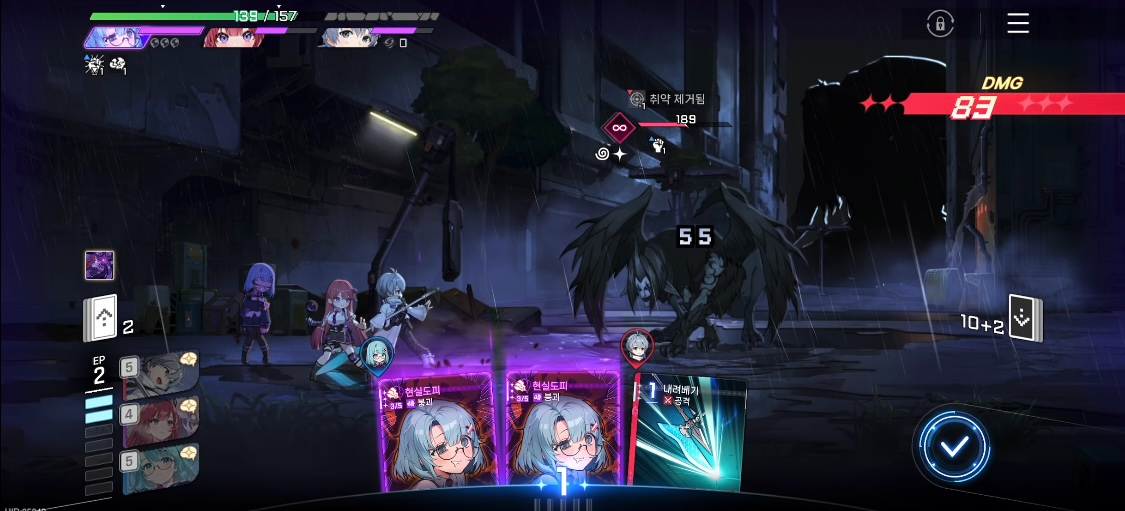
Task: Select the purple creature icon above the draw pile
Action: pyautogui.click(x=99, y=265)
